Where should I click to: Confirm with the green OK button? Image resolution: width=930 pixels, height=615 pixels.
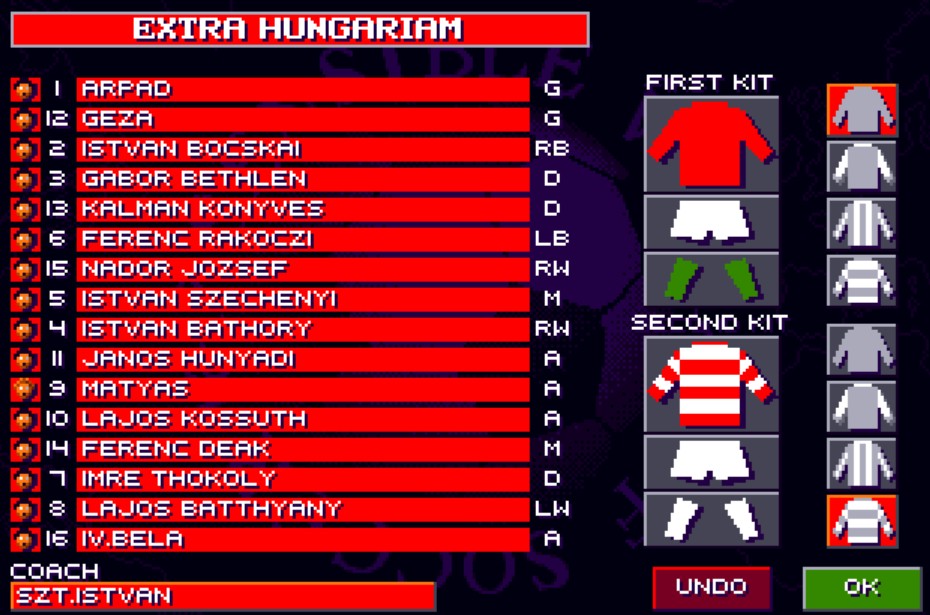(x=861, y=587)
